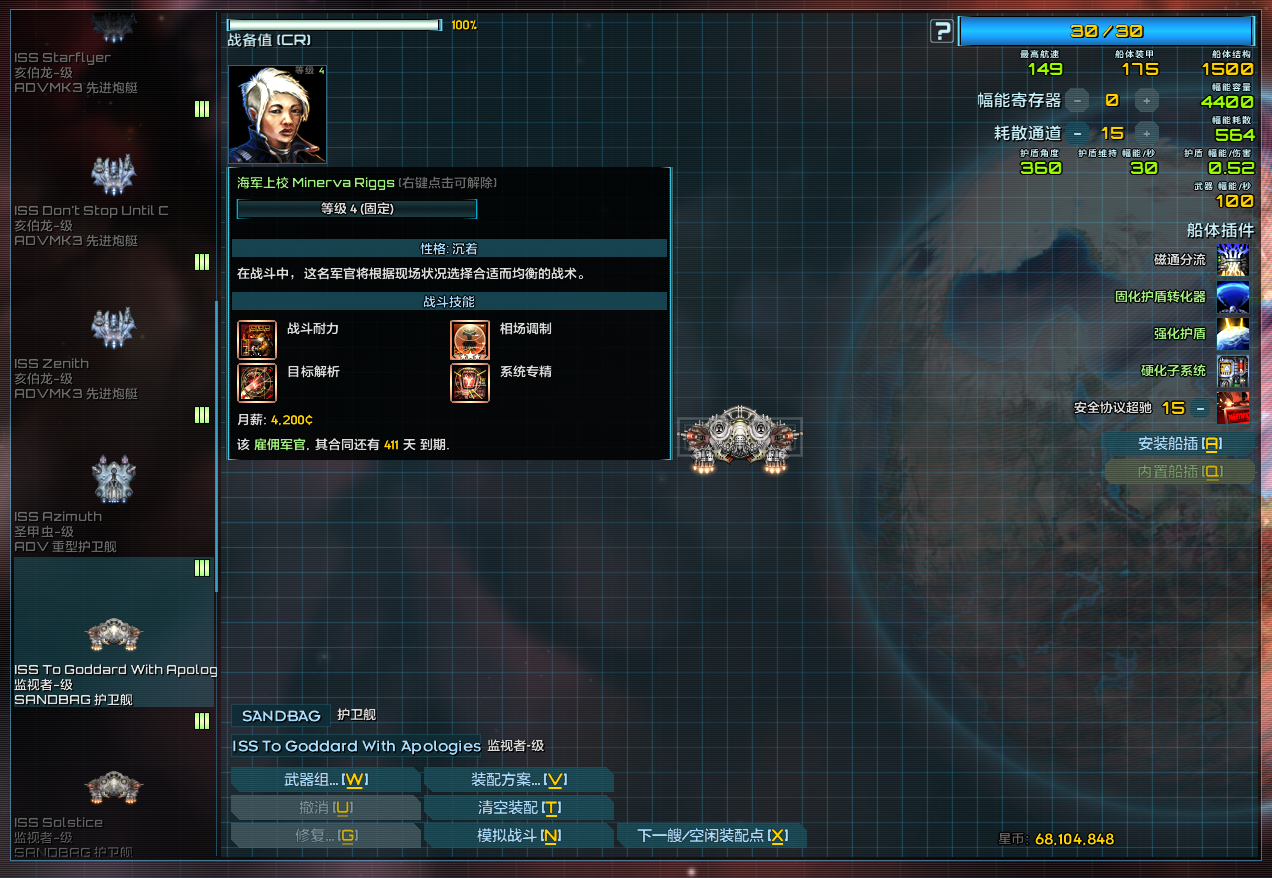Edit the ship name ISS To Goddard With Apologies
The width and height of the screenshot is (1272, 878).
coord(357,746)
